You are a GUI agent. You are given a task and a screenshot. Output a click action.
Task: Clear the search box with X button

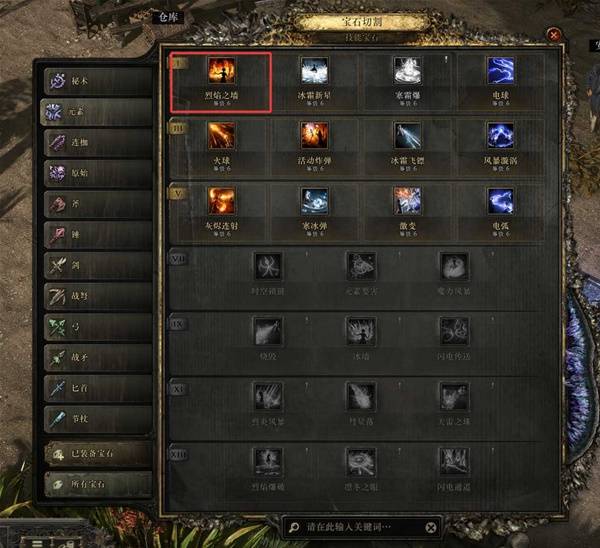coord(430,527)
